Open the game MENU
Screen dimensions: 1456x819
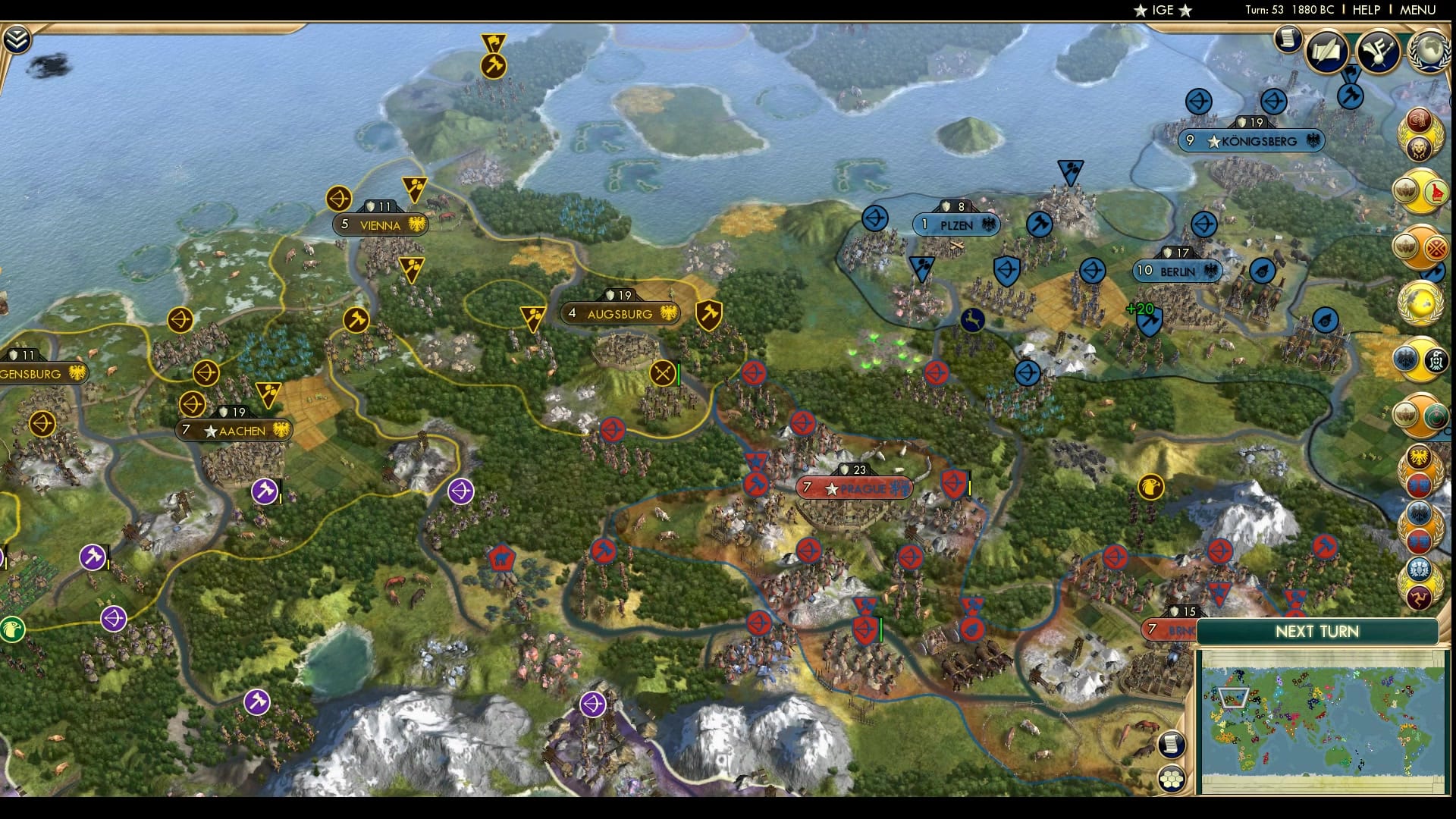point(1417,10)
